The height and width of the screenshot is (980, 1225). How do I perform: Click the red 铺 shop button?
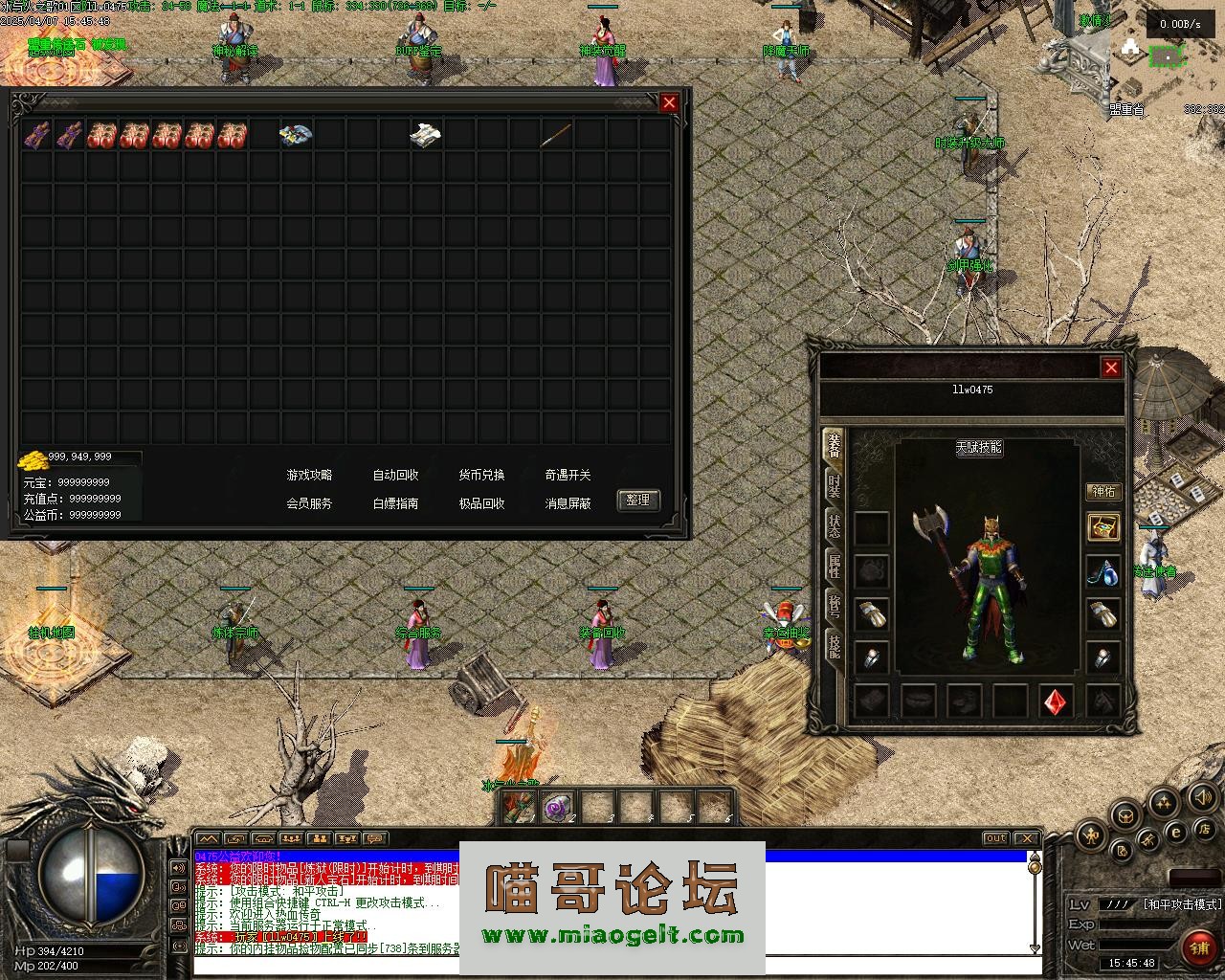click(x=1198, y=947)
